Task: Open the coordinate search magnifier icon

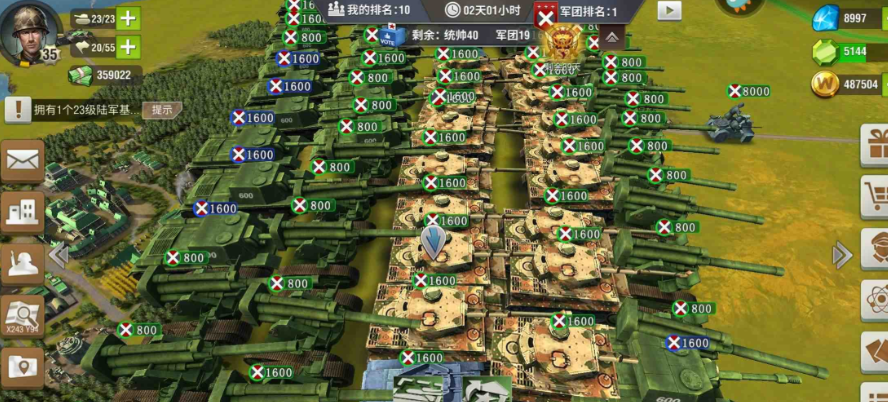Action: tap(22, 316)
